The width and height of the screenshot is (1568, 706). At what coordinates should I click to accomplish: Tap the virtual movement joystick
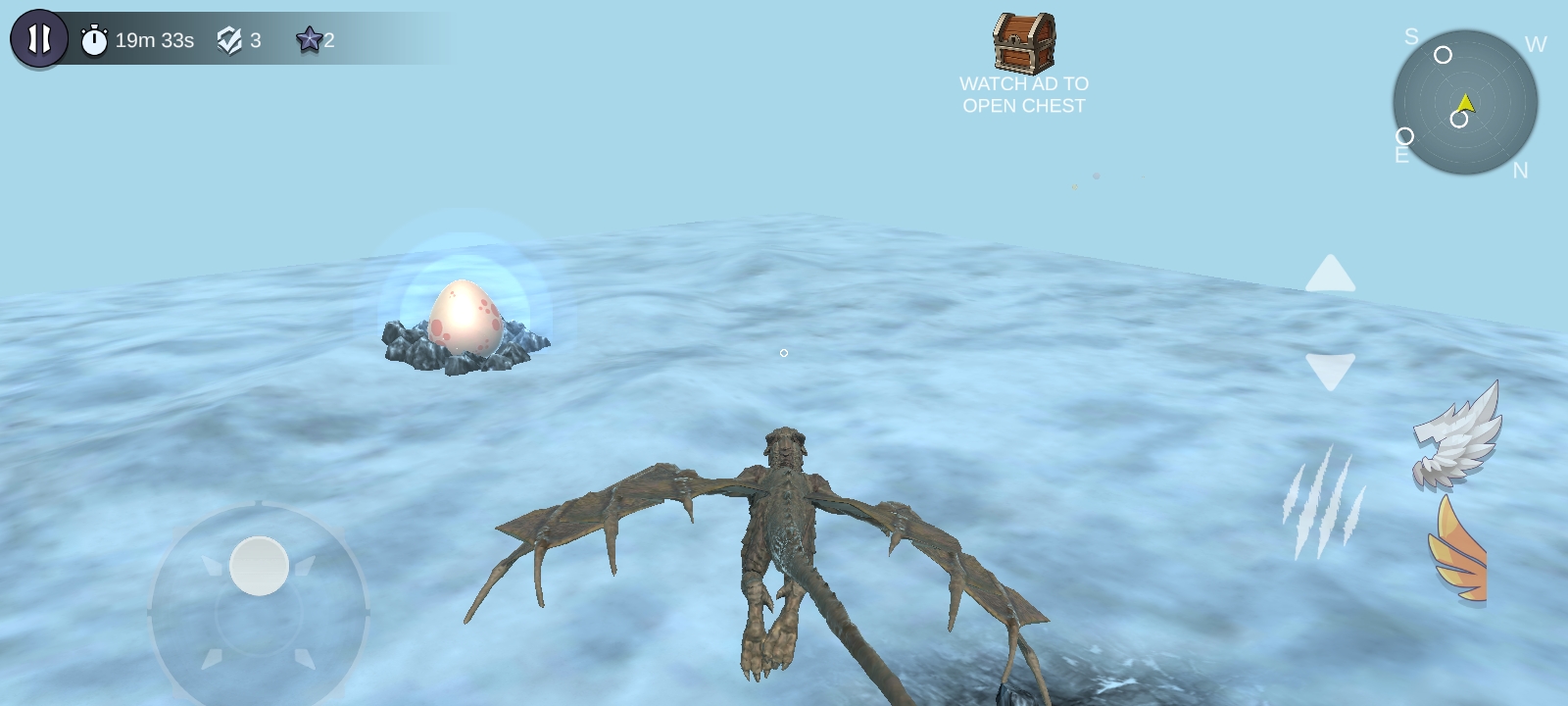click(259, 567)
